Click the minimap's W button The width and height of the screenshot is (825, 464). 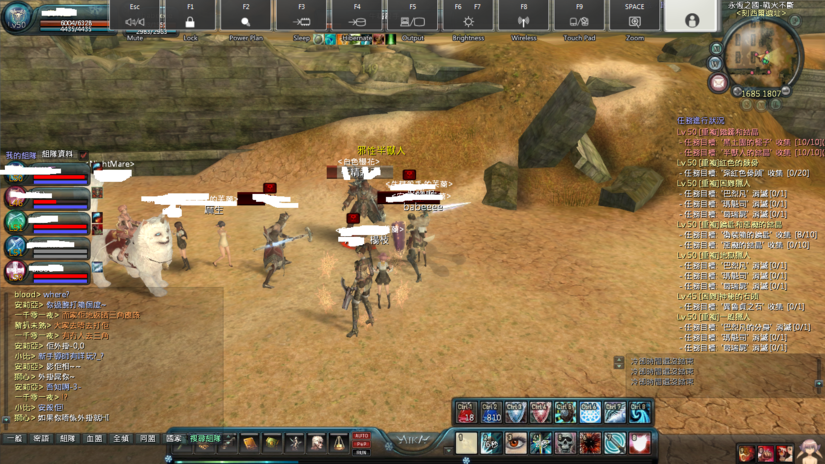pos(716,63)
